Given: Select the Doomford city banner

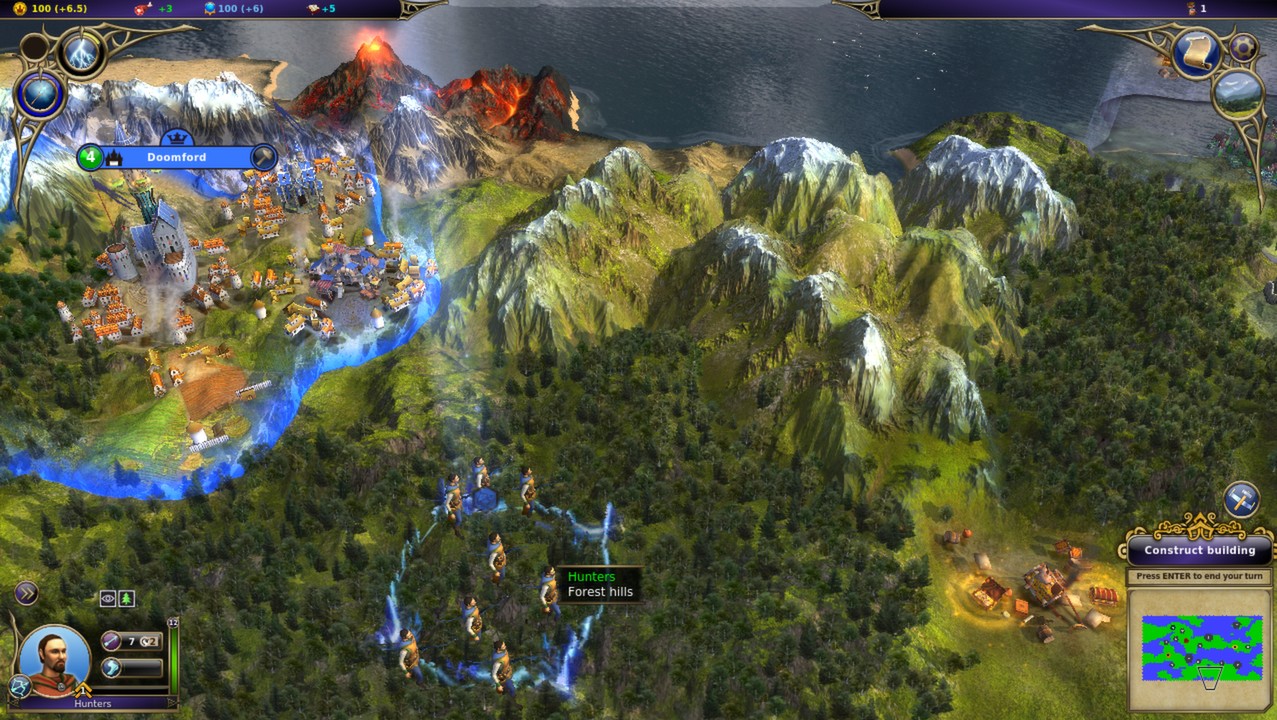Looking at the screenshot, I should point(177,157).
